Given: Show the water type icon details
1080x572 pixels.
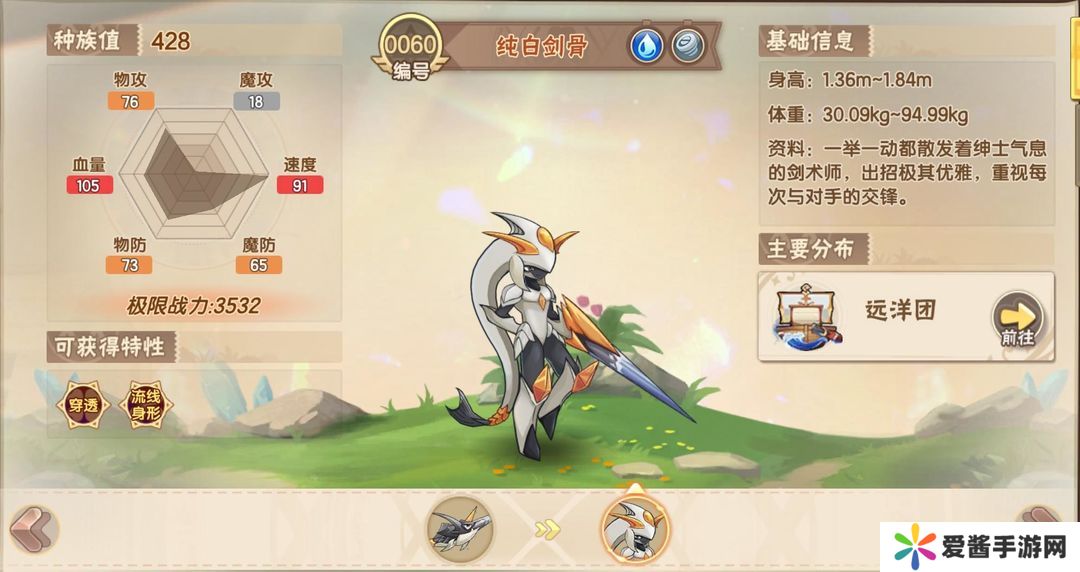Looking at the screenshot, I should [645, 45].
